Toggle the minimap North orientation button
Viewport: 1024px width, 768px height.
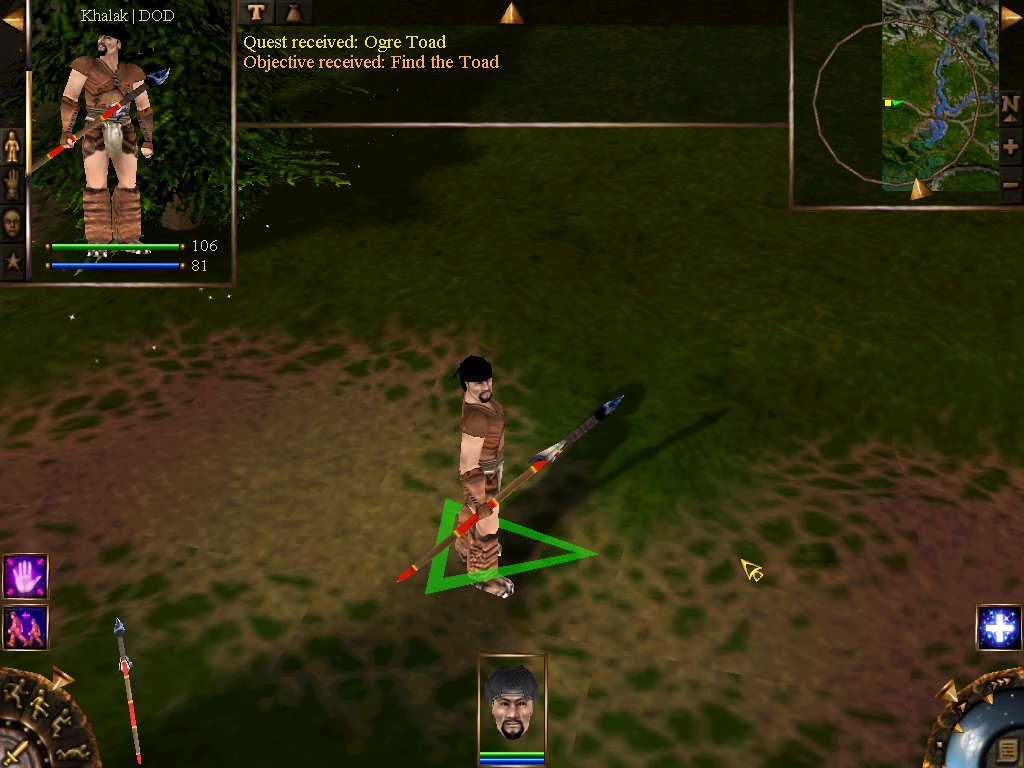coord(1010,105)
